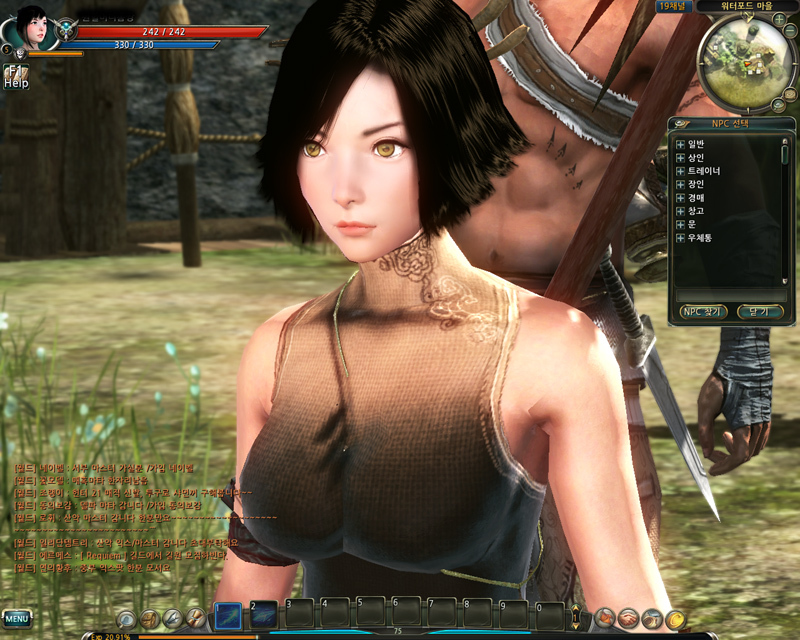Activate the skill in hotbar slot 2

[264, 613]
